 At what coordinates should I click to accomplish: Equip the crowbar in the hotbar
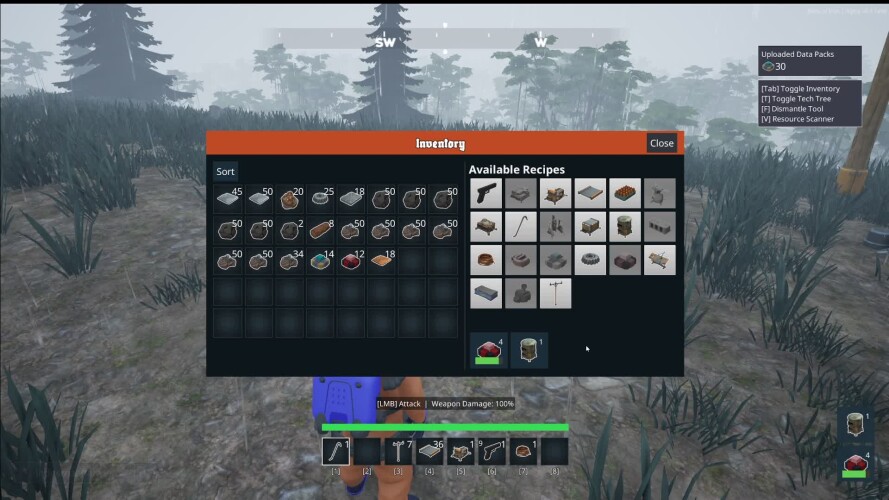pyautogui.click(x=336, y=452)
